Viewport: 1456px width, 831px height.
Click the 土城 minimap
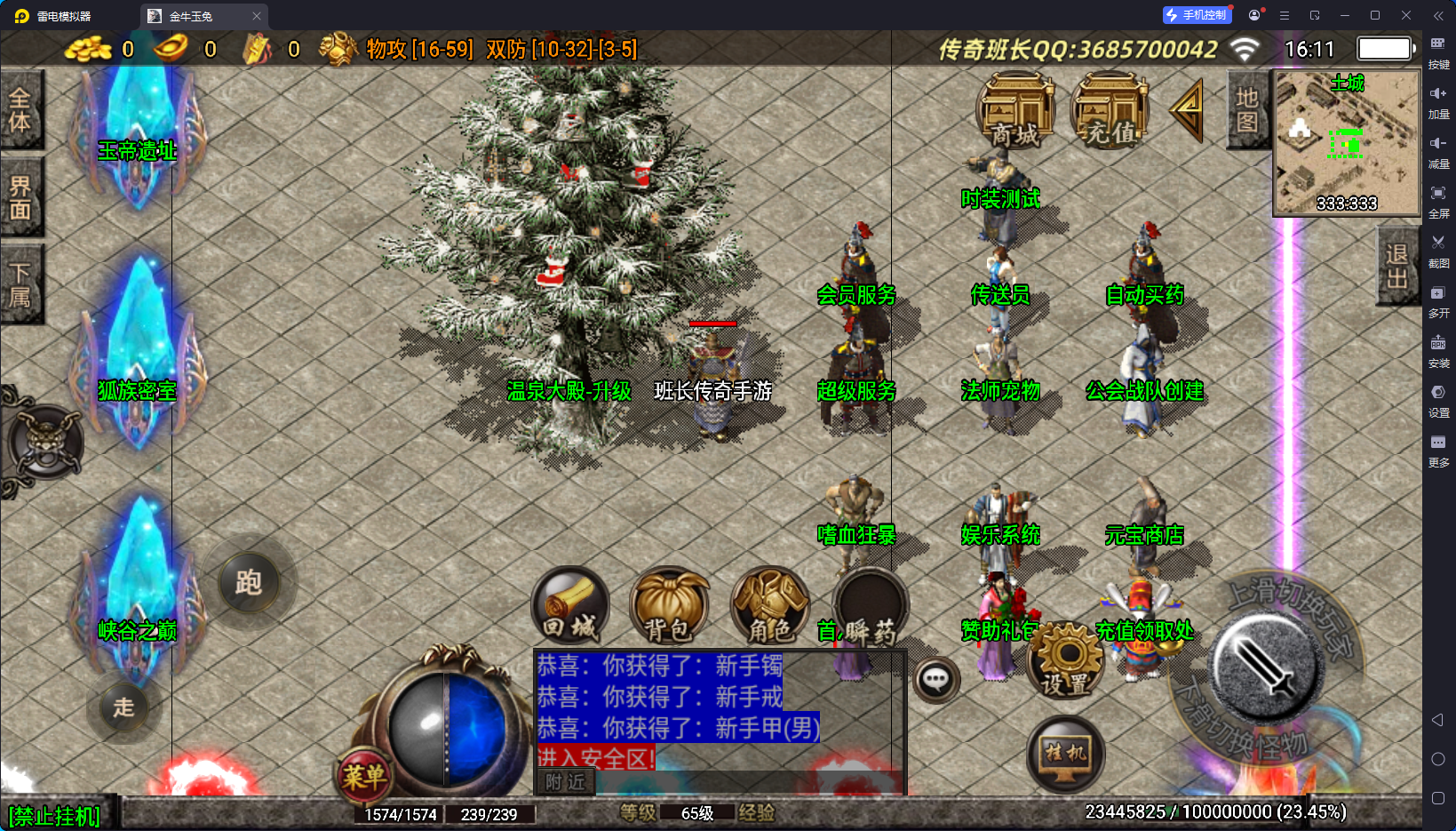(x=1347, y=142)
